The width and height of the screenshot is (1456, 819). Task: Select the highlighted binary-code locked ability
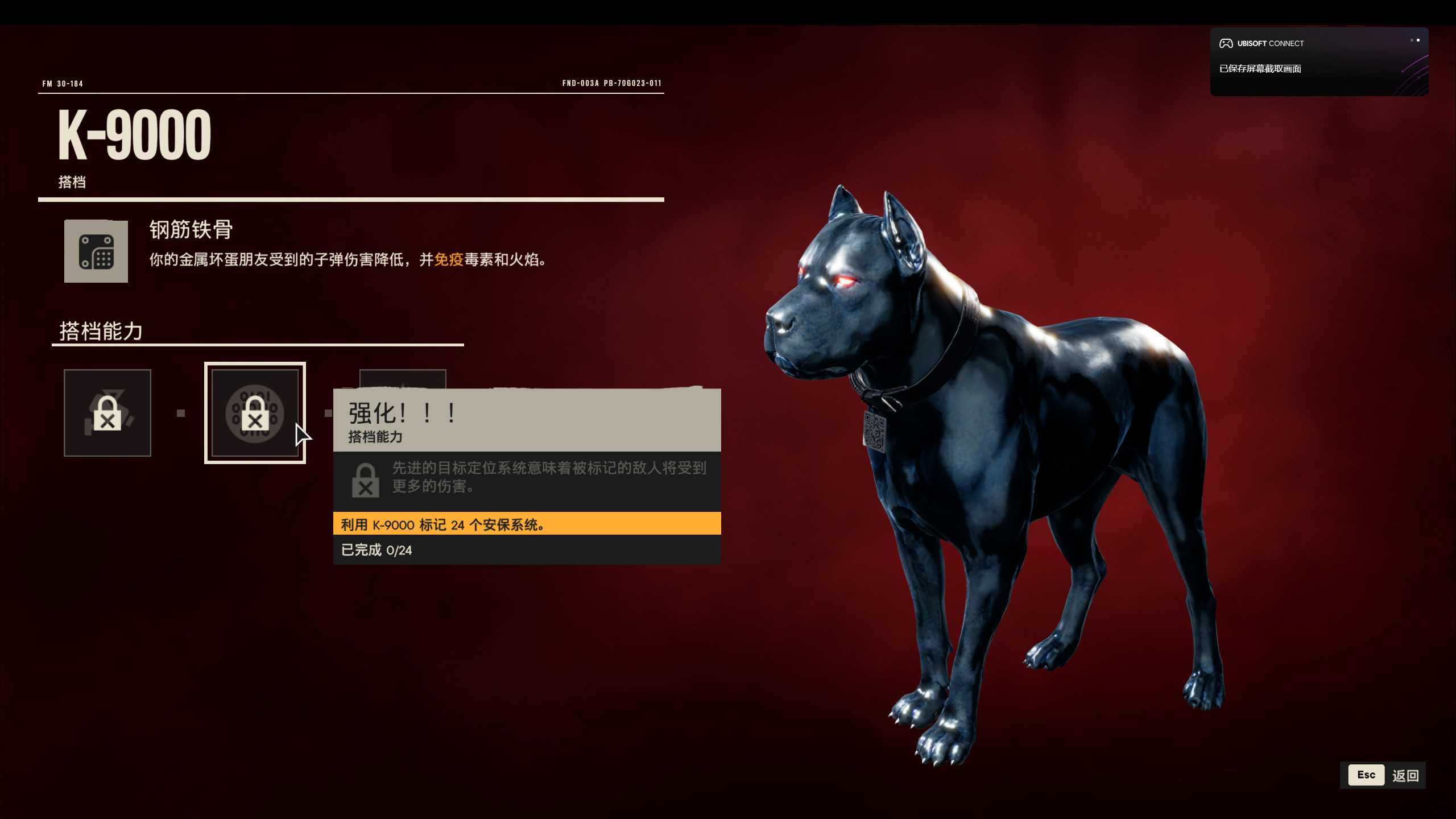[x=255, y=413]
